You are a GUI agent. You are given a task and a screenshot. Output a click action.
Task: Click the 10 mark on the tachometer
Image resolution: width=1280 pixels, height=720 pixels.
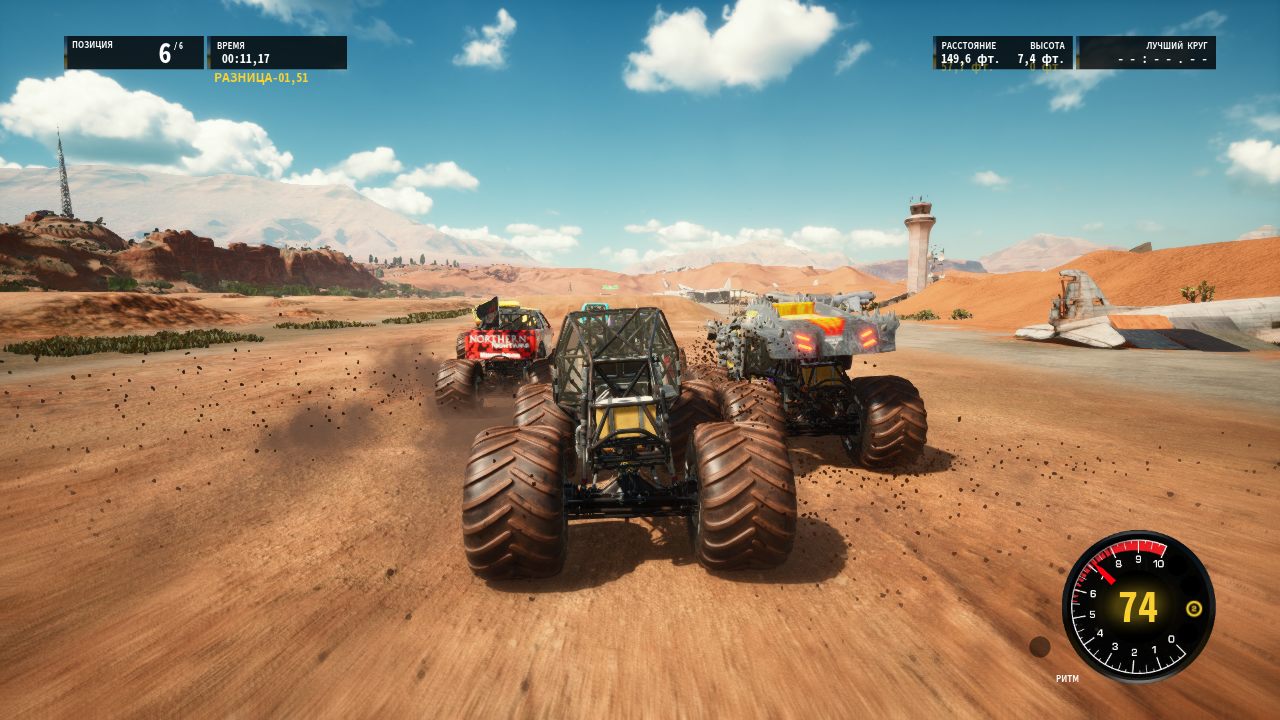[x=1159, y=563]
